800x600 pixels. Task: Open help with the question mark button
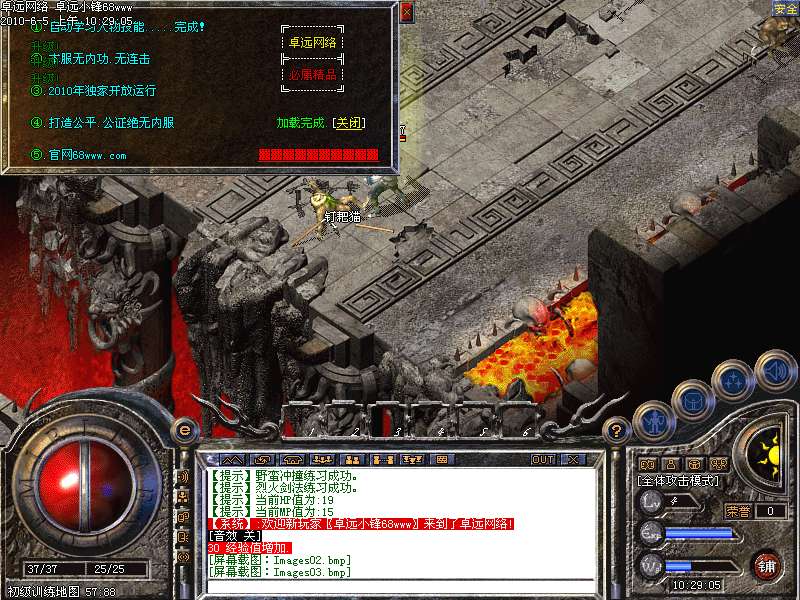[x=618, y=431]
